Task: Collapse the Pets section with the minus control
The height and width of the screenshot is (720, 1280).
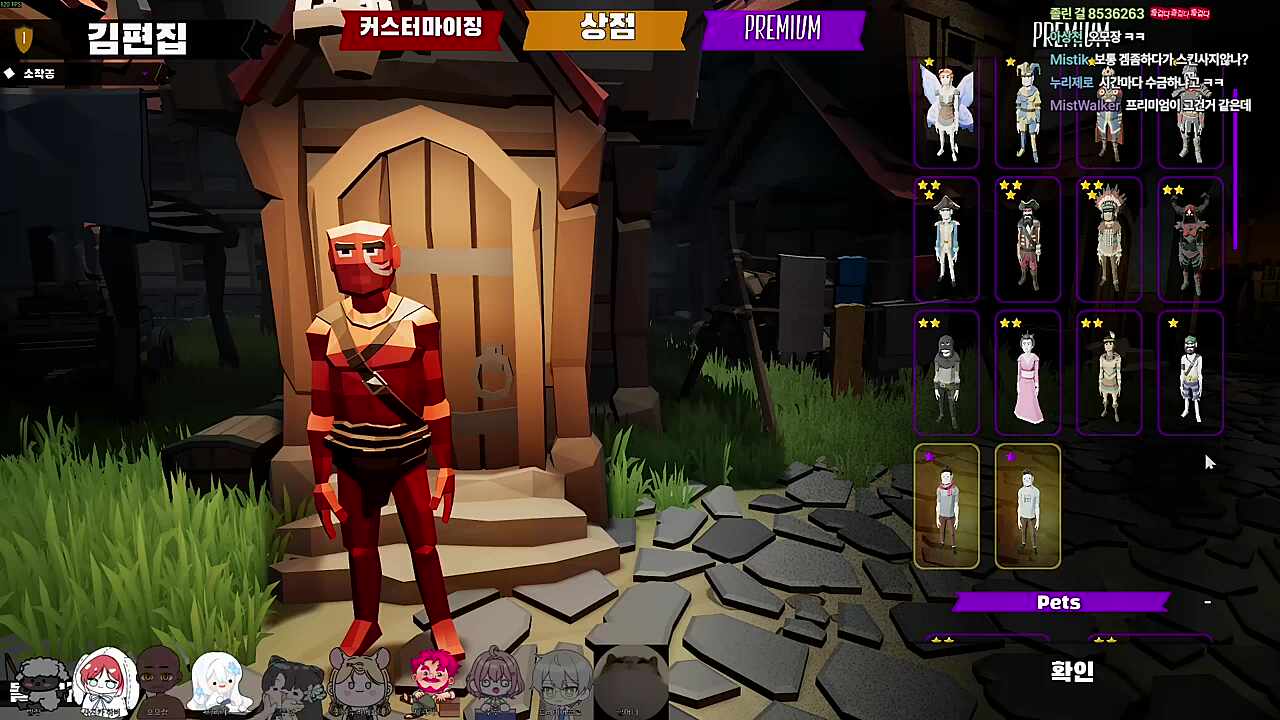Action: pos(1207,602)
